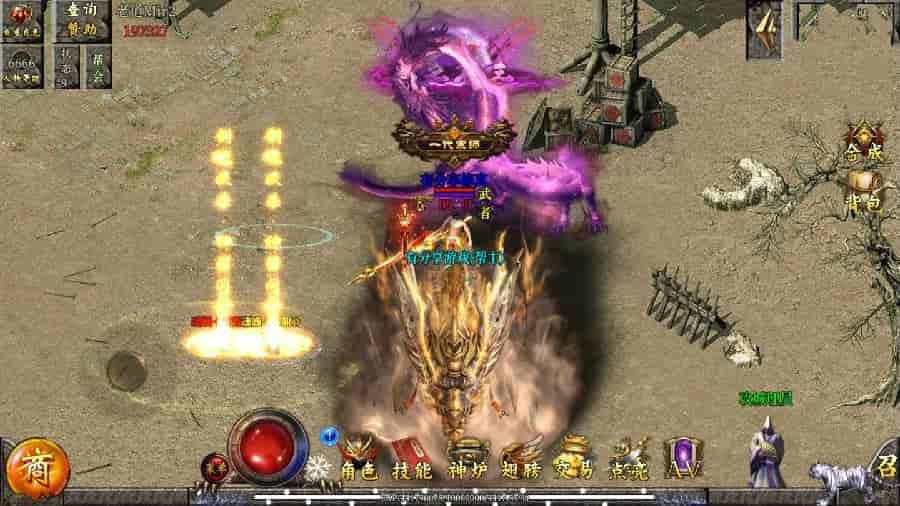Click the small blue info orb
This screenshot has height=506, width=900.
[328, 436]
